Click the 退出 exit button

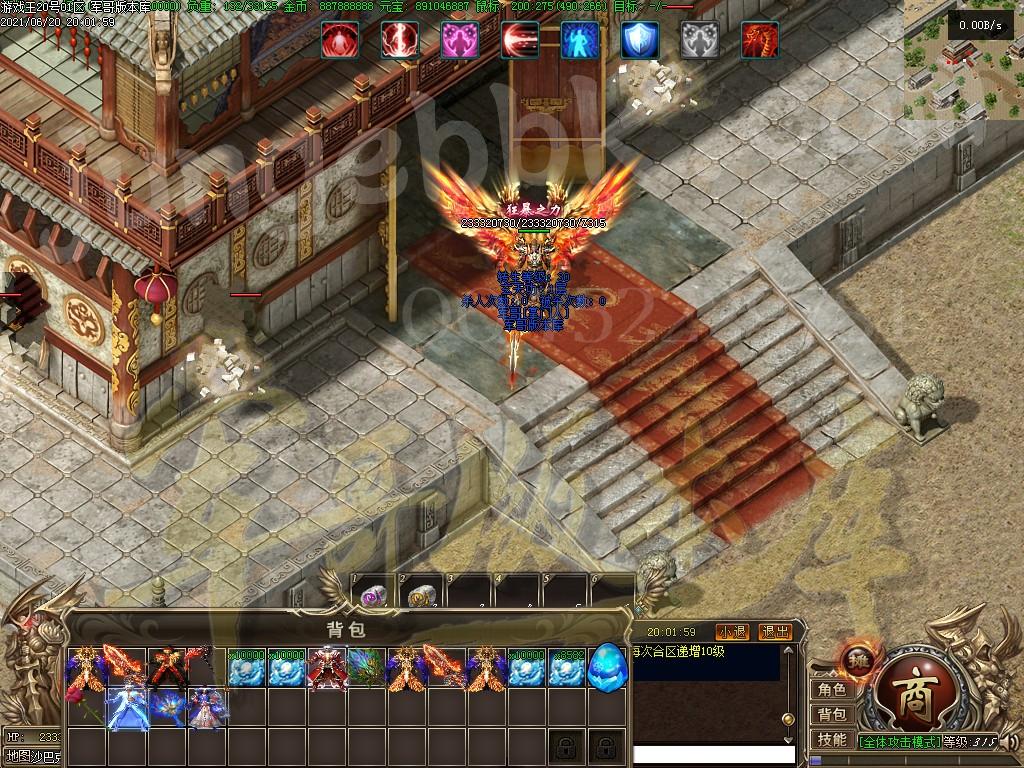point(775,632)
